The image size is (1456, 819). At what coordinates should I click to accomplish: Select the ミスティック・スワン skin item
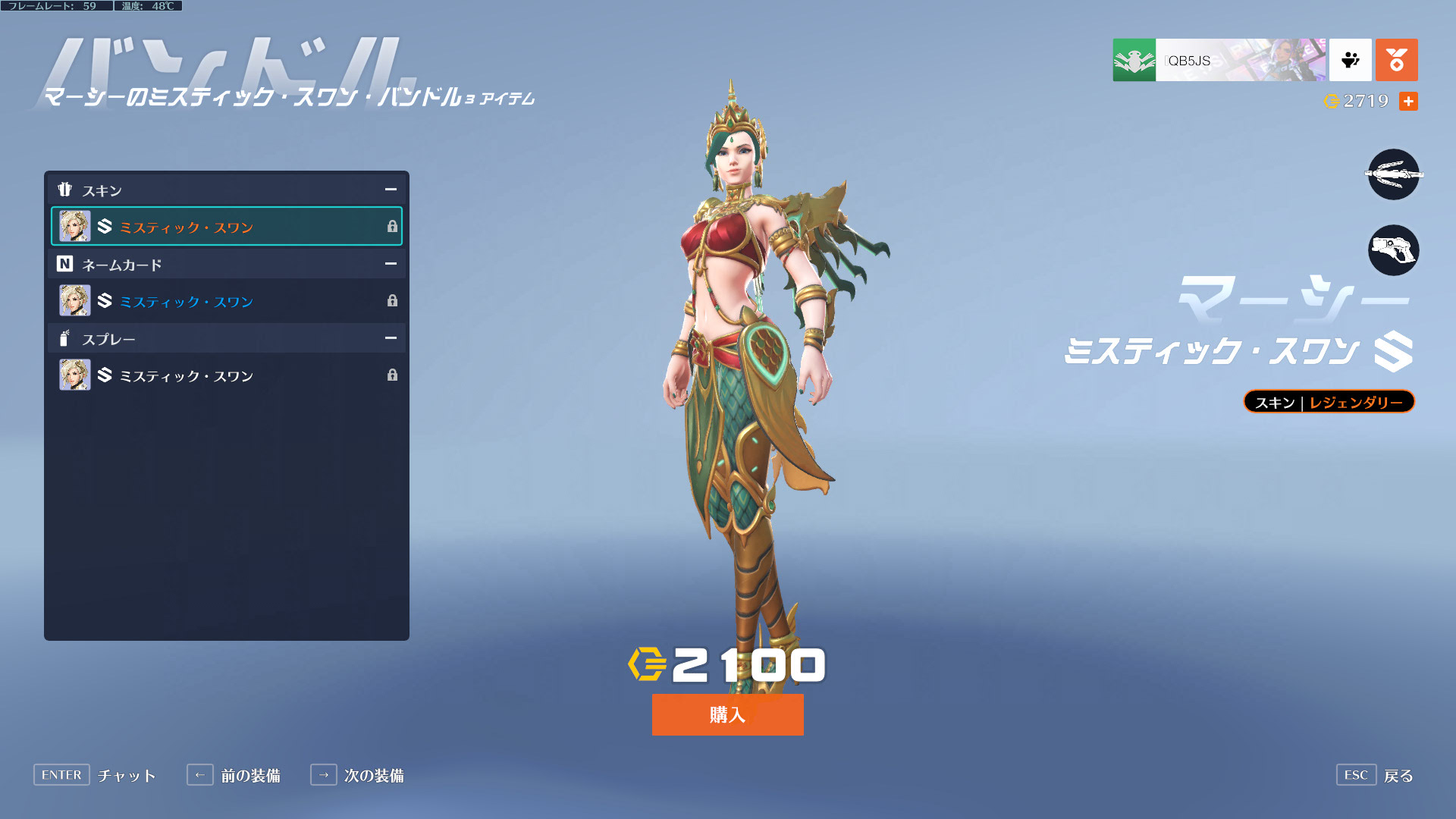coord(226,226)
